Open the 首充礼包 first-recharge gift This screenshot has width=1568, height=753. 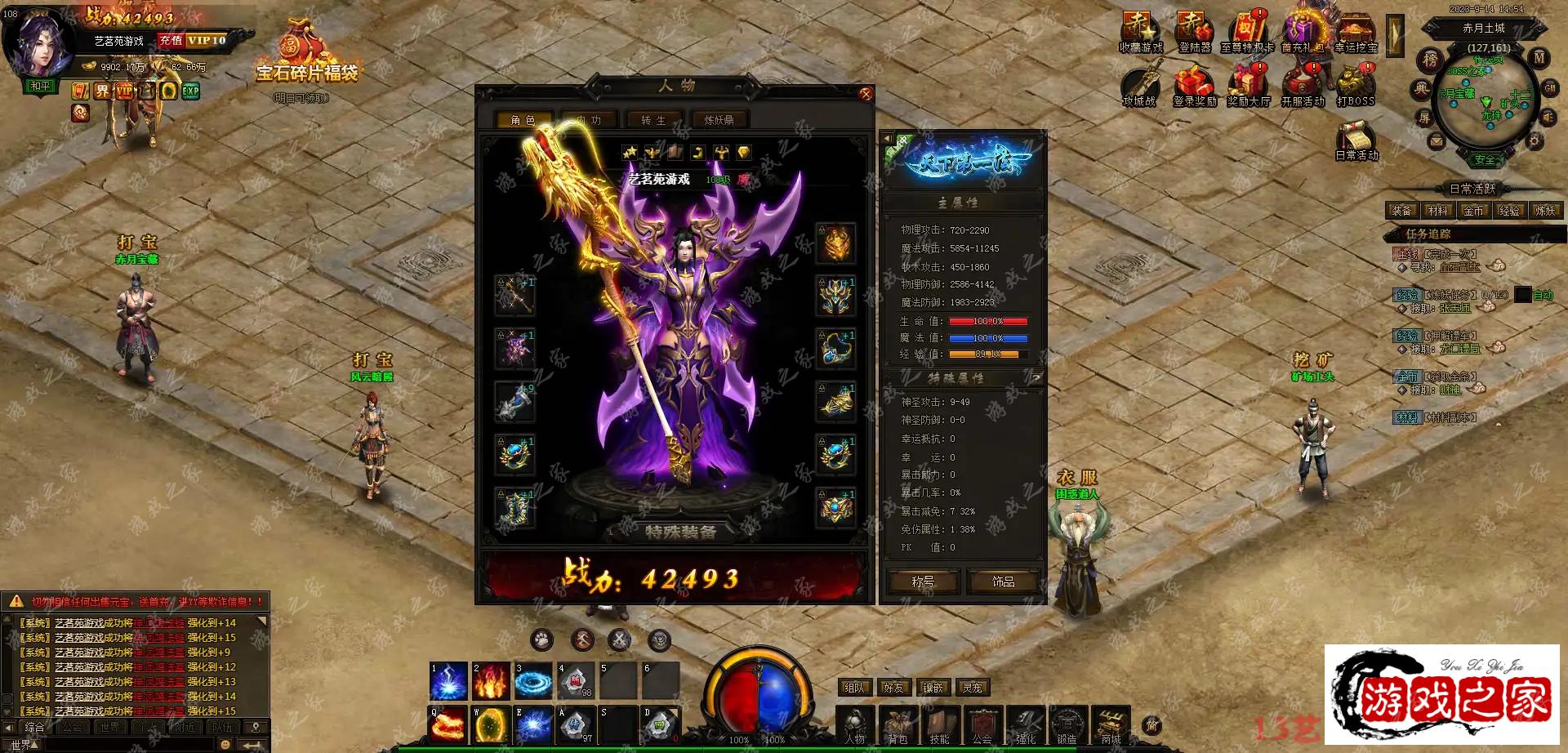tap(1302, 33)
